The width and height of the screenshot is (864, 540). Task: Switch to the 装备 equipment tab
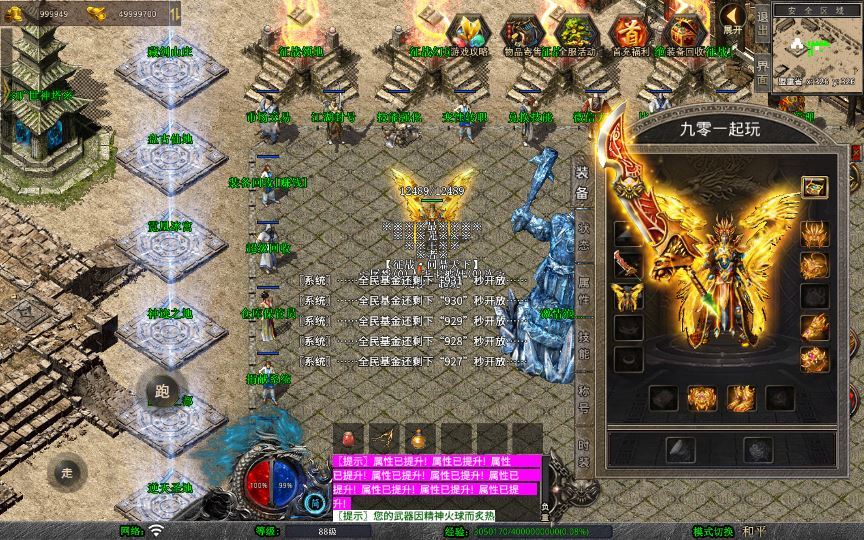click(582, 179)
